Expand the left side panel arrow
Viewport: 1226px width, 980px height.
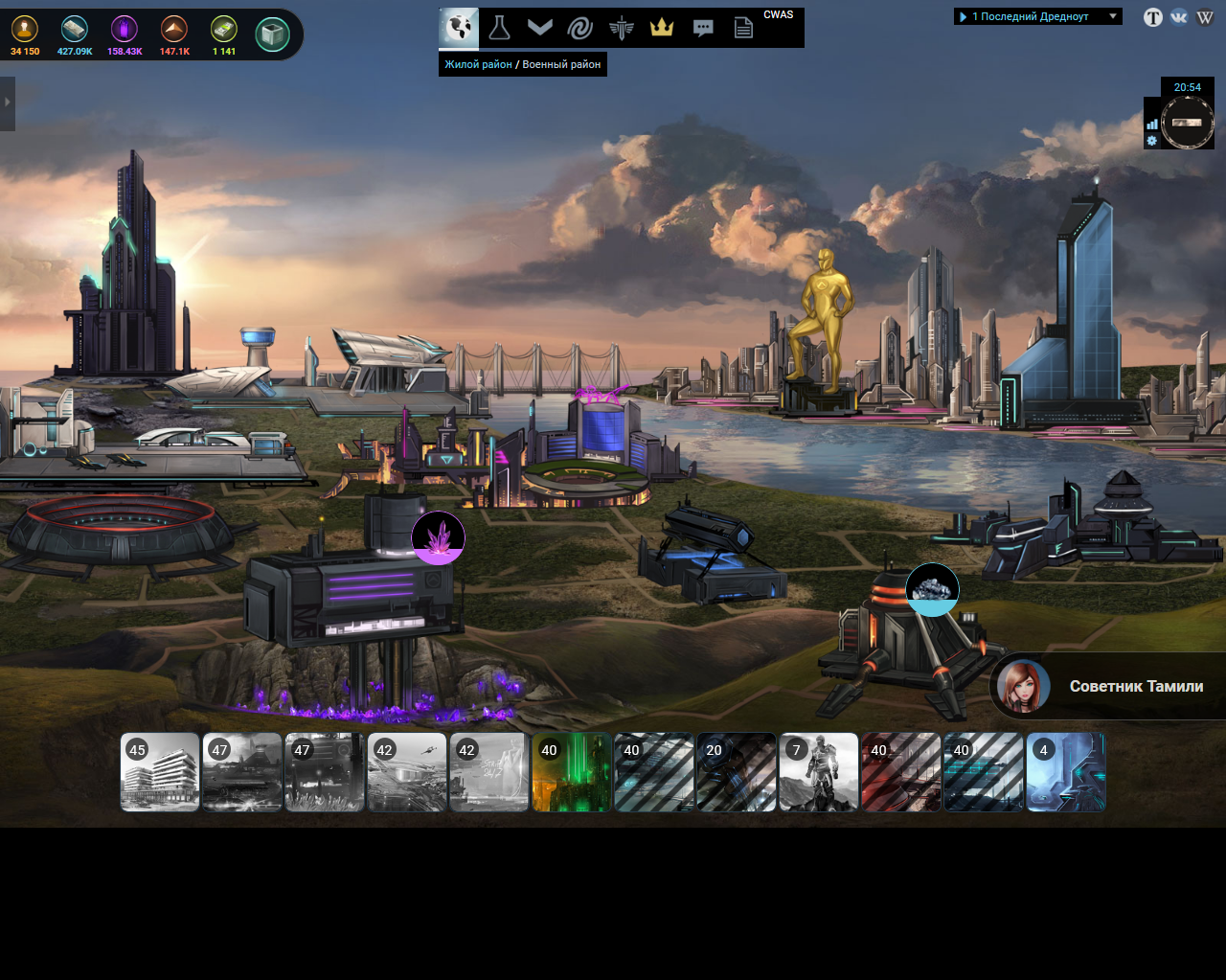[8, 103]
